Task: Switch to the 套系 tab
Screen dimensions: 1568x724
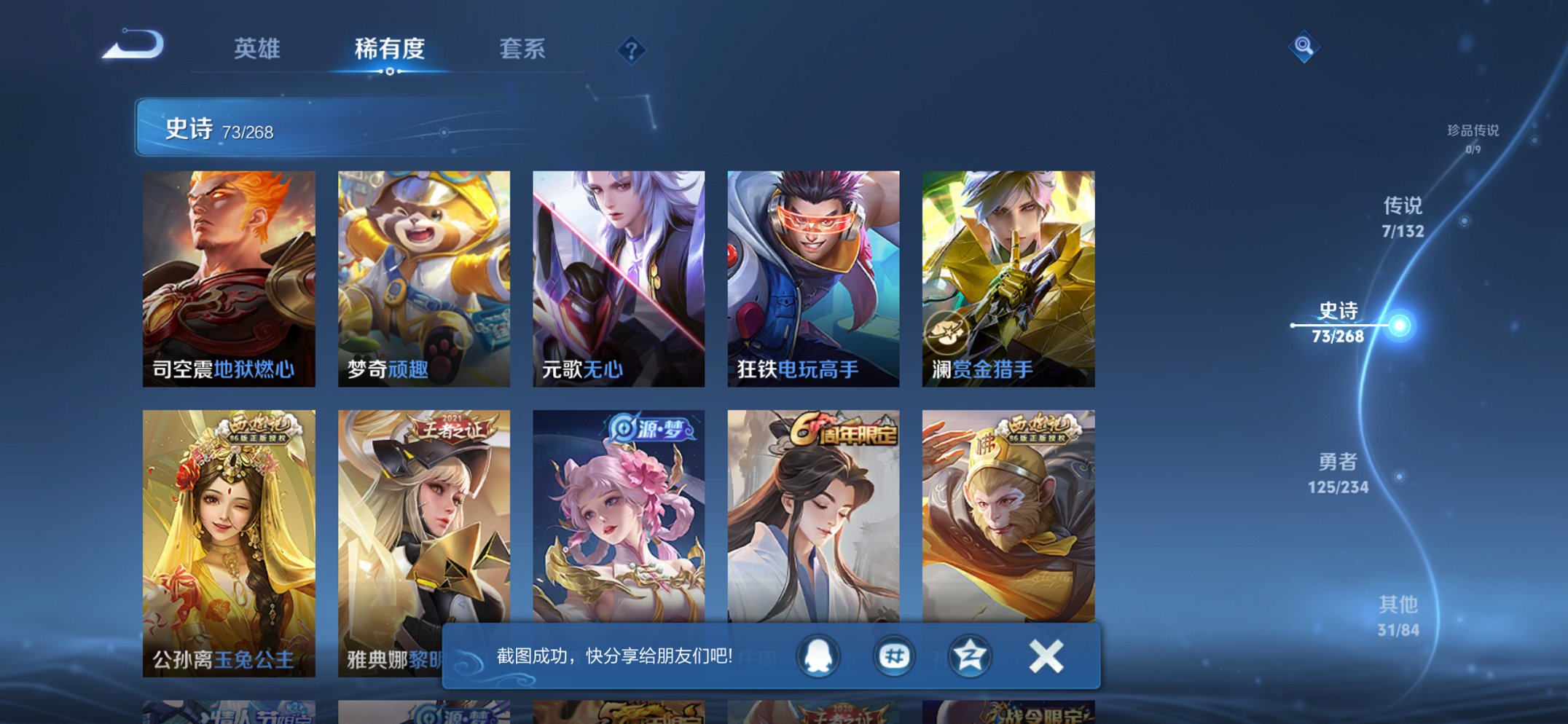Action: (523, 50)
